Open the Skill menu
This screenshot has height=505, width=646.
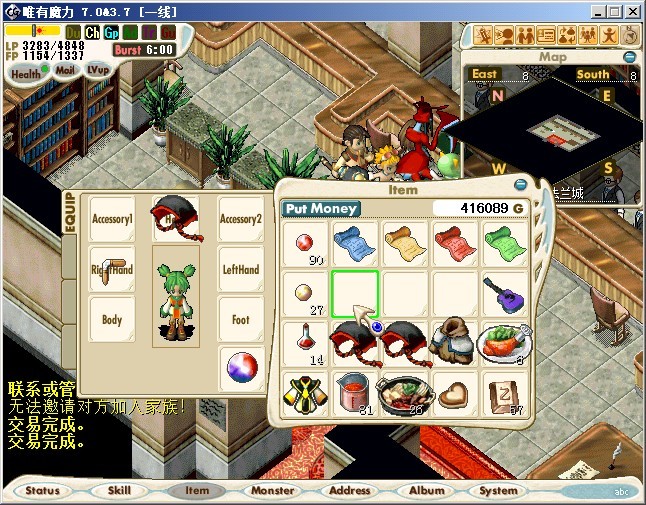click(x=119, y=491)
